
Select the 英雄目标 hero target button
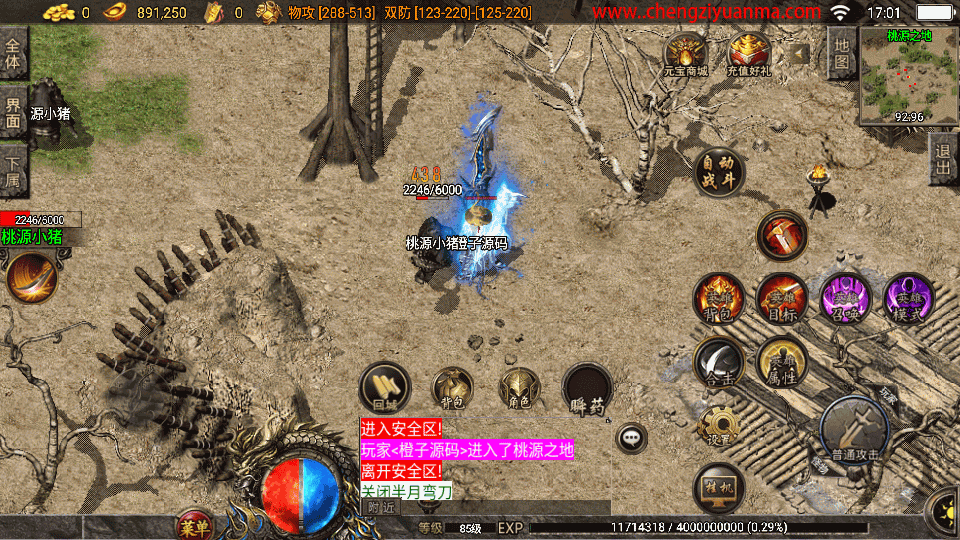point(781,298)
